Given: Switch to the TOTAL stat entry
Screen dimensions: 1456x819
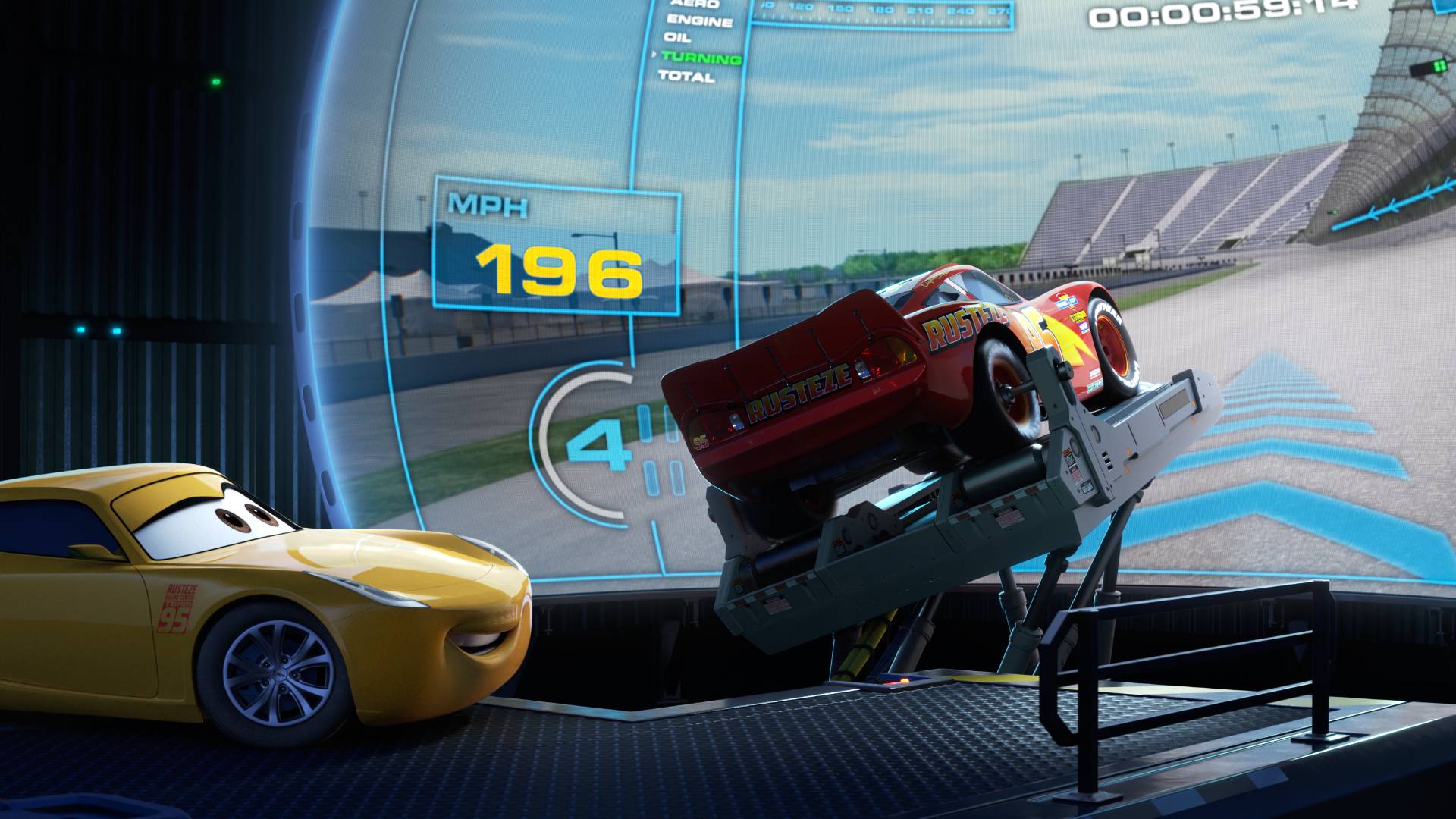Looking at the screenshot, I should click(x=686, y=76).
